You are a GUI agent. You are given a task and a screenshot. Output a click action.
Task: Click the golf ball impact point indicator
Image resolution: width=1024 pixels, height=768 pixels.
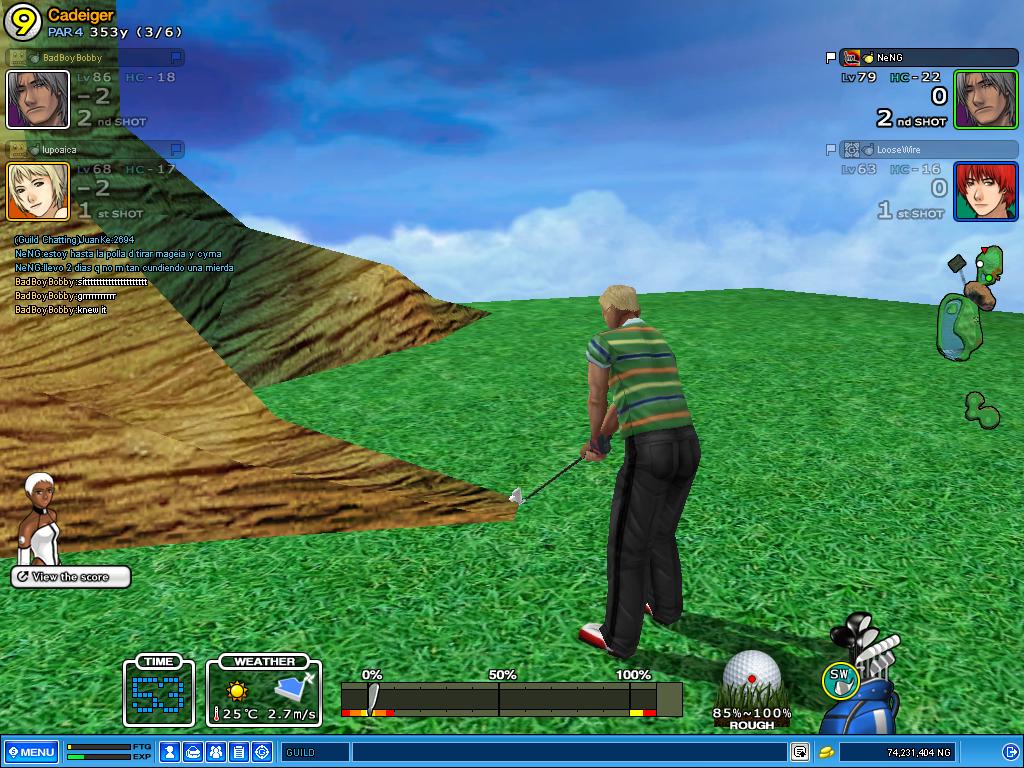click(x=752, y=675)
